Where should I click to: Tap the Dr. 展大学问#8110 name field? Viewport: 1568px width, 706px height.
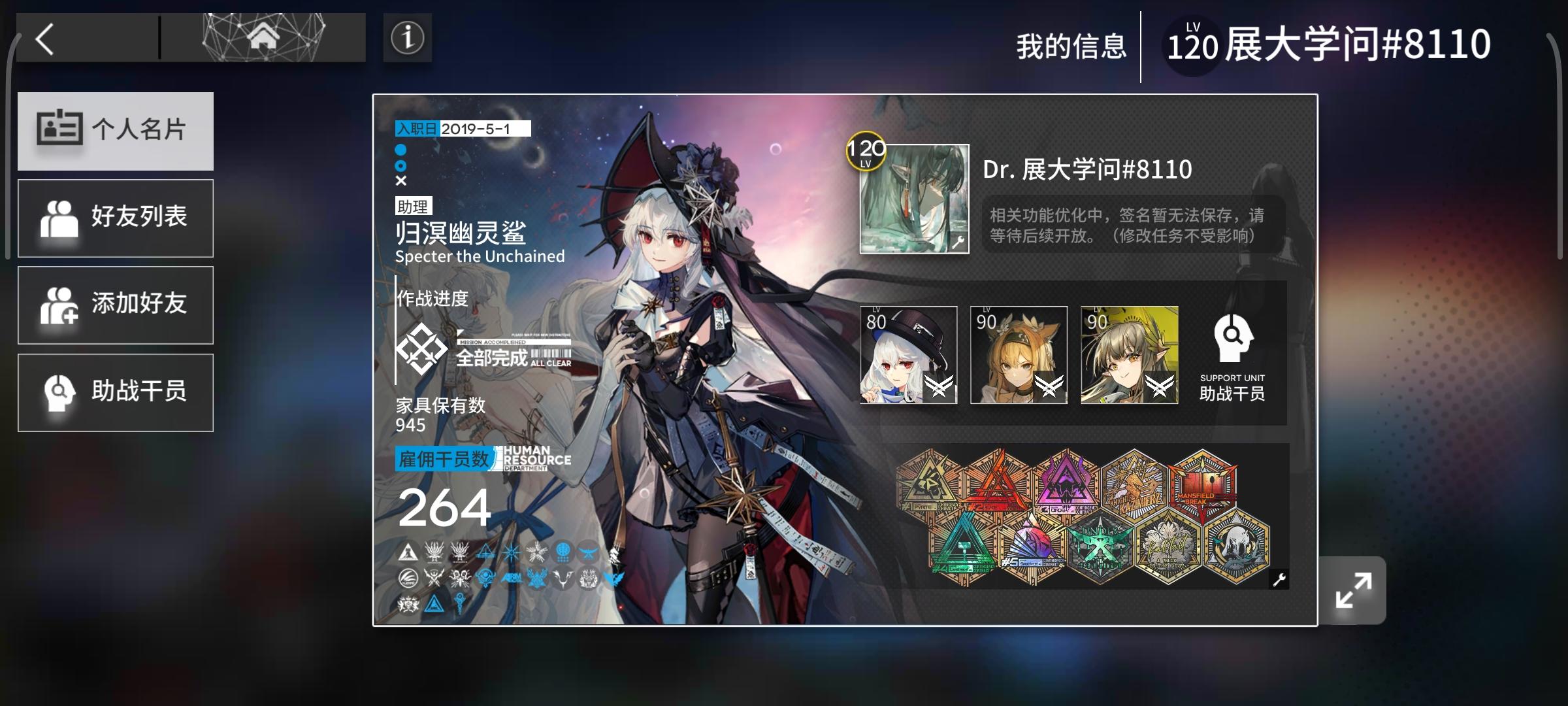point(1088,169)
